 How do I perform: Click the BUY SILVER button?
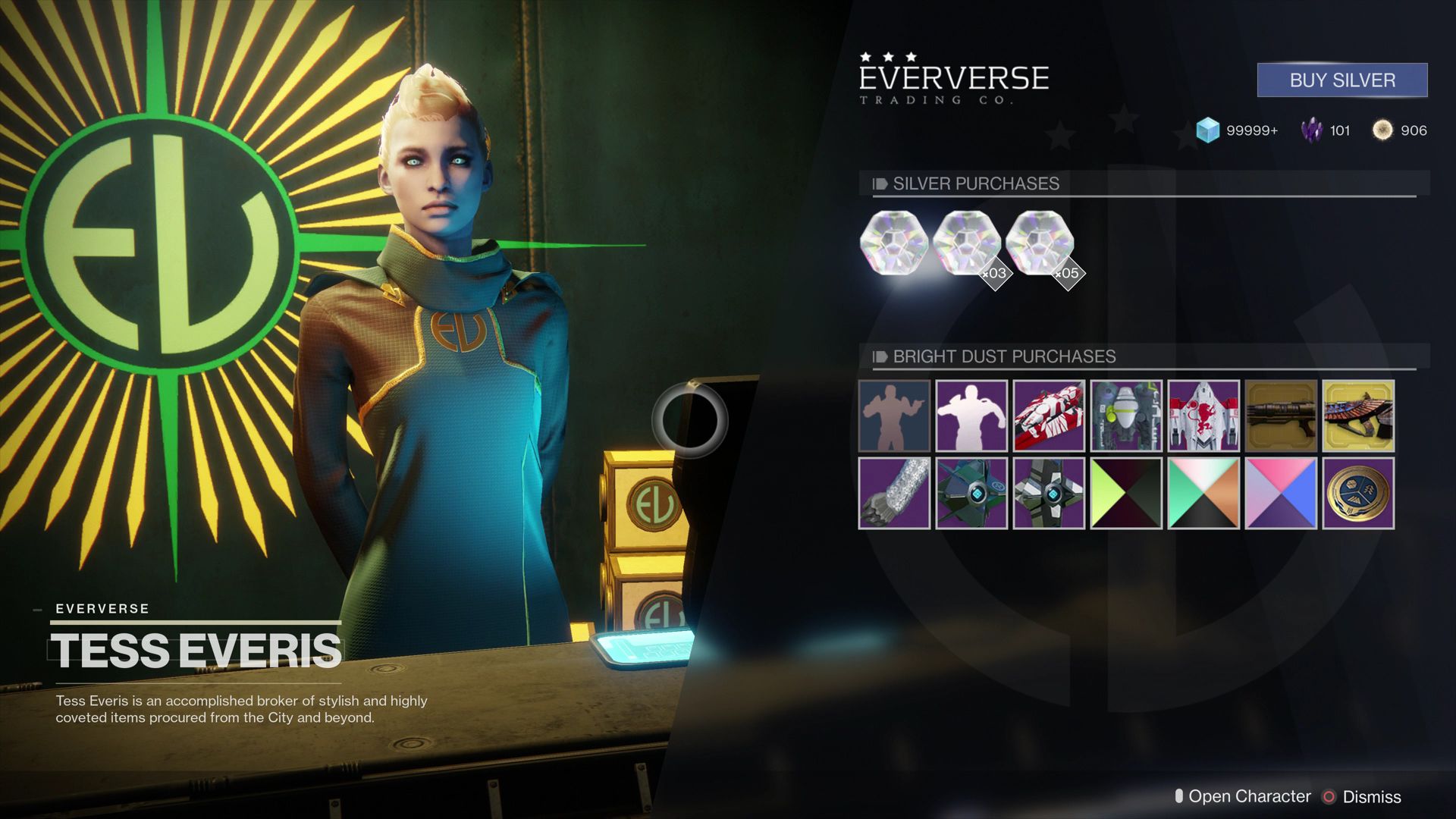(1341, 80)
